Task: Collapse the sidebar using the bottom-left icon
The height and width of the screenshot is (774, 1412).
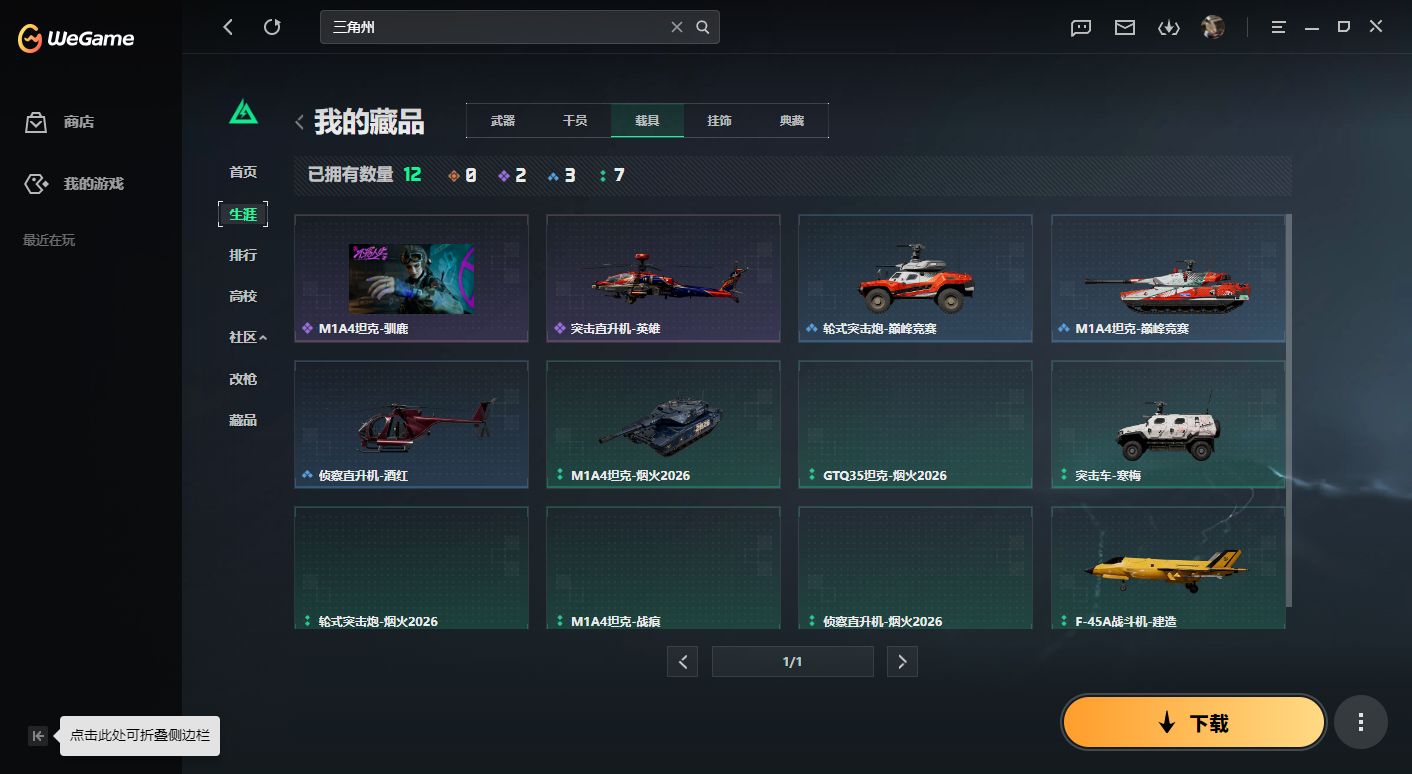Action: pos(37,735)
